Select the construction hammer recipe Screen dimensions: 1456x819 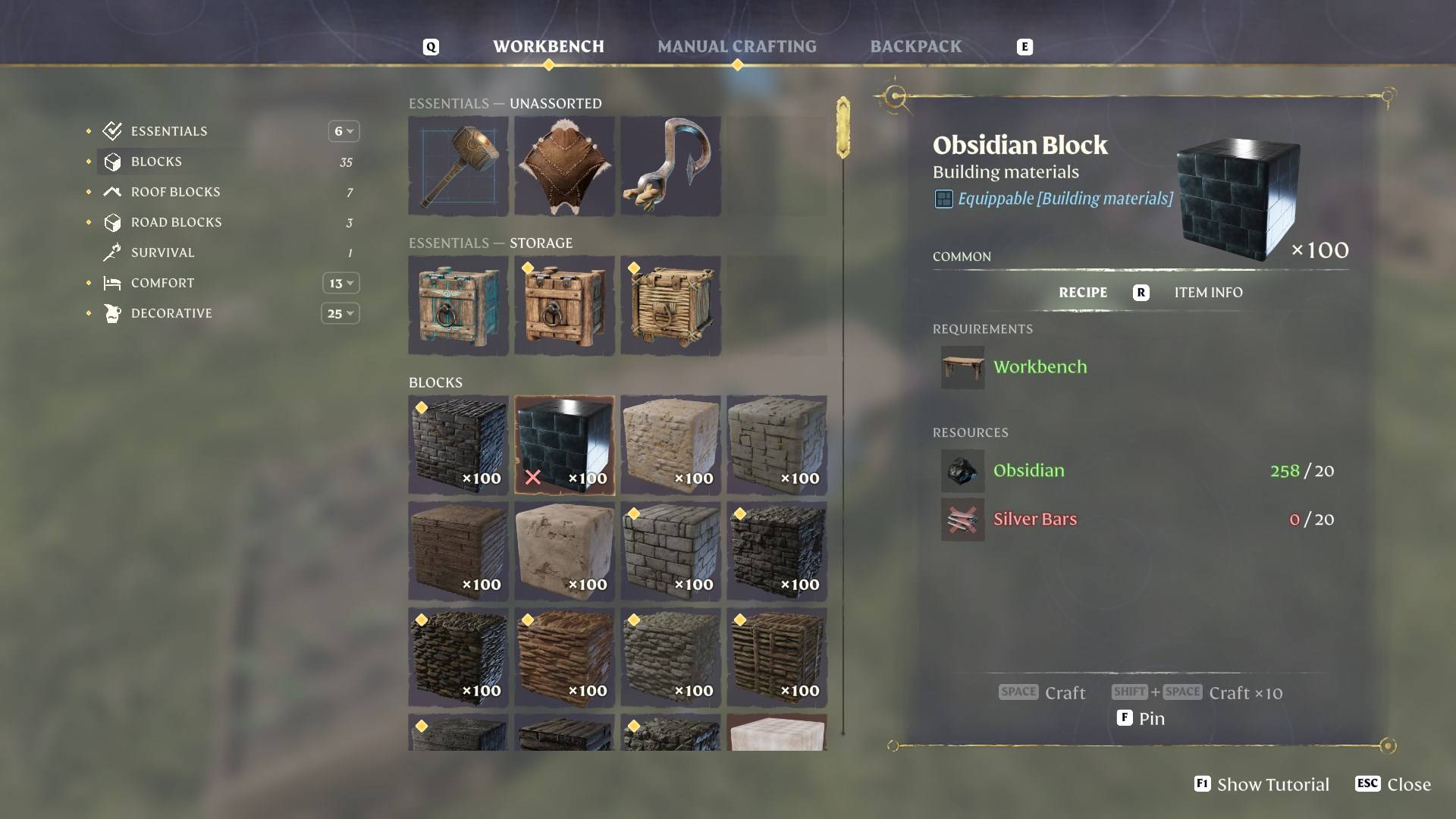(x=458, y=166)
